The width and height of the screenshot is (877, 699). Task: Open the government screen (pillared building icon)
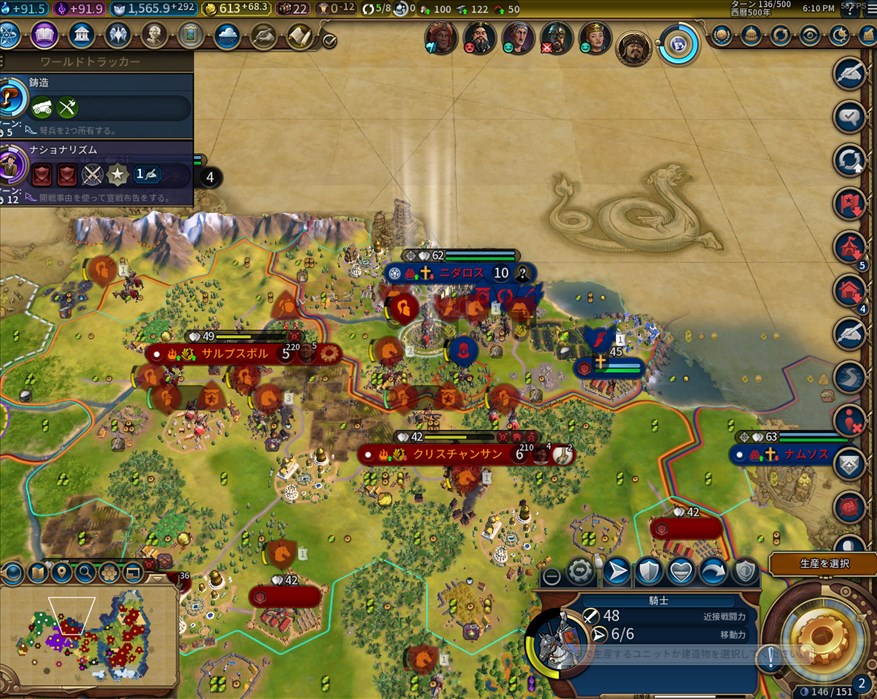pyautogui.click(x=81, y=37)
